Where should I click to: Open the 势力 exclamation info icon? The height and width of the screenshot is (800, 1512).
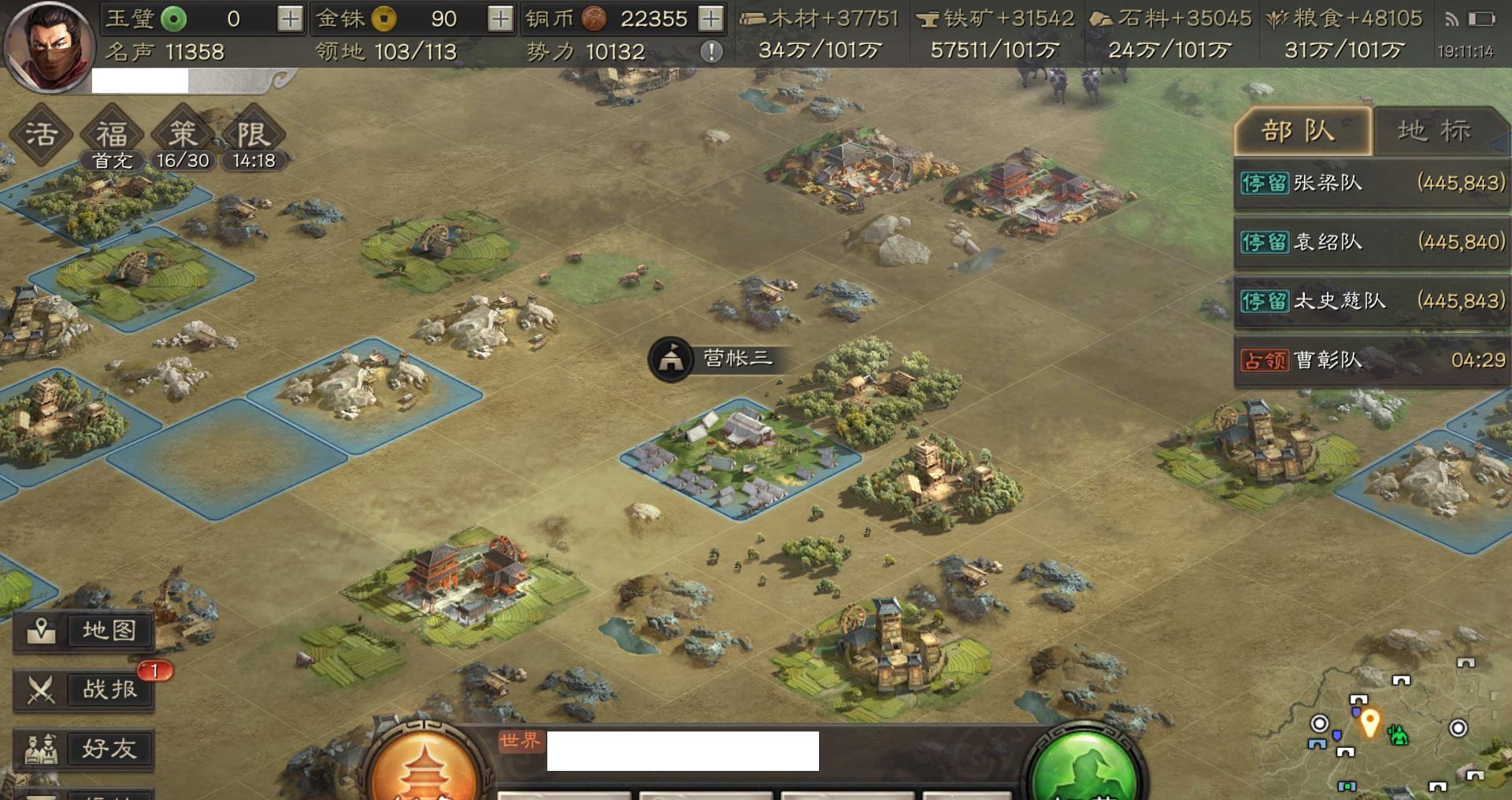pyautogui.click(x=711, y=52)
